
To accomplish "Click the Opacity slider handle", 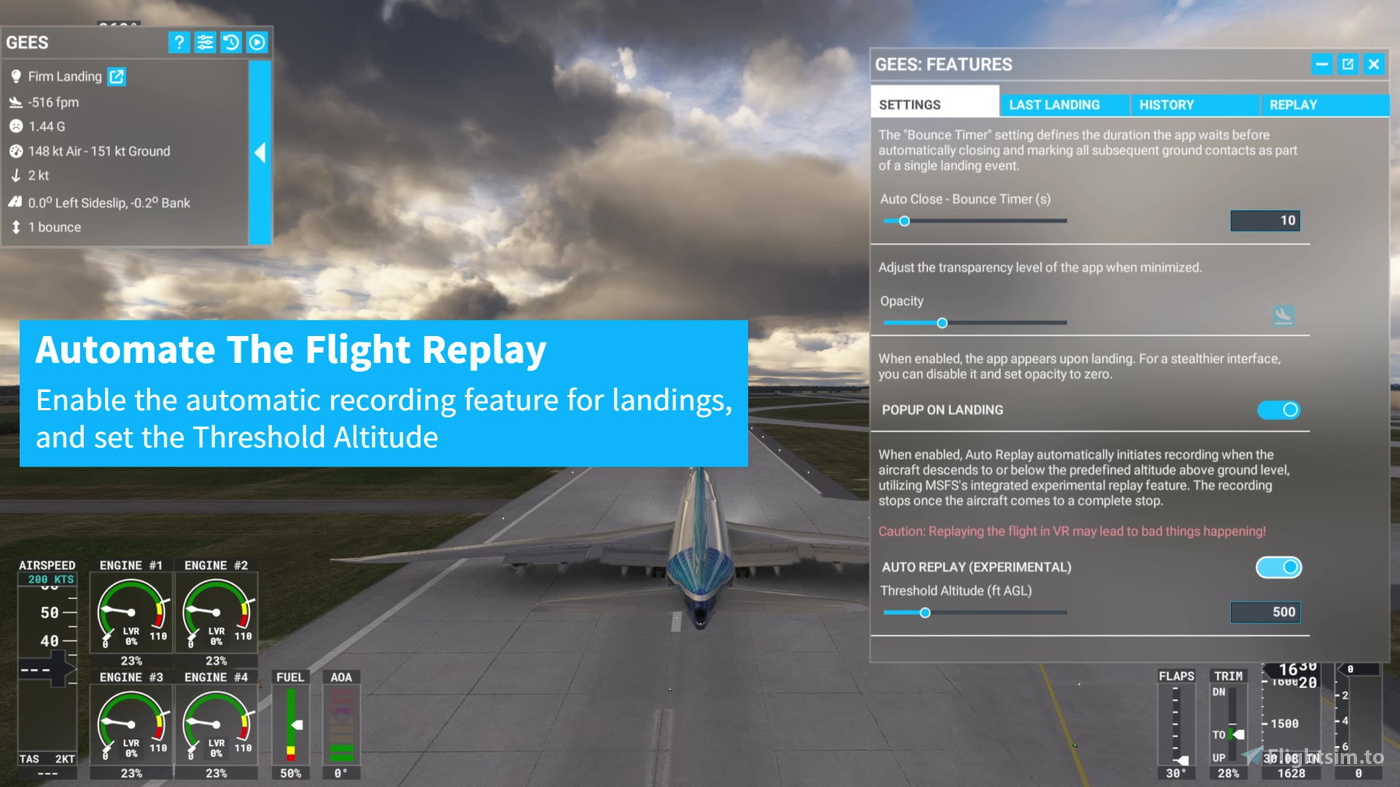I will coord(941,323).
